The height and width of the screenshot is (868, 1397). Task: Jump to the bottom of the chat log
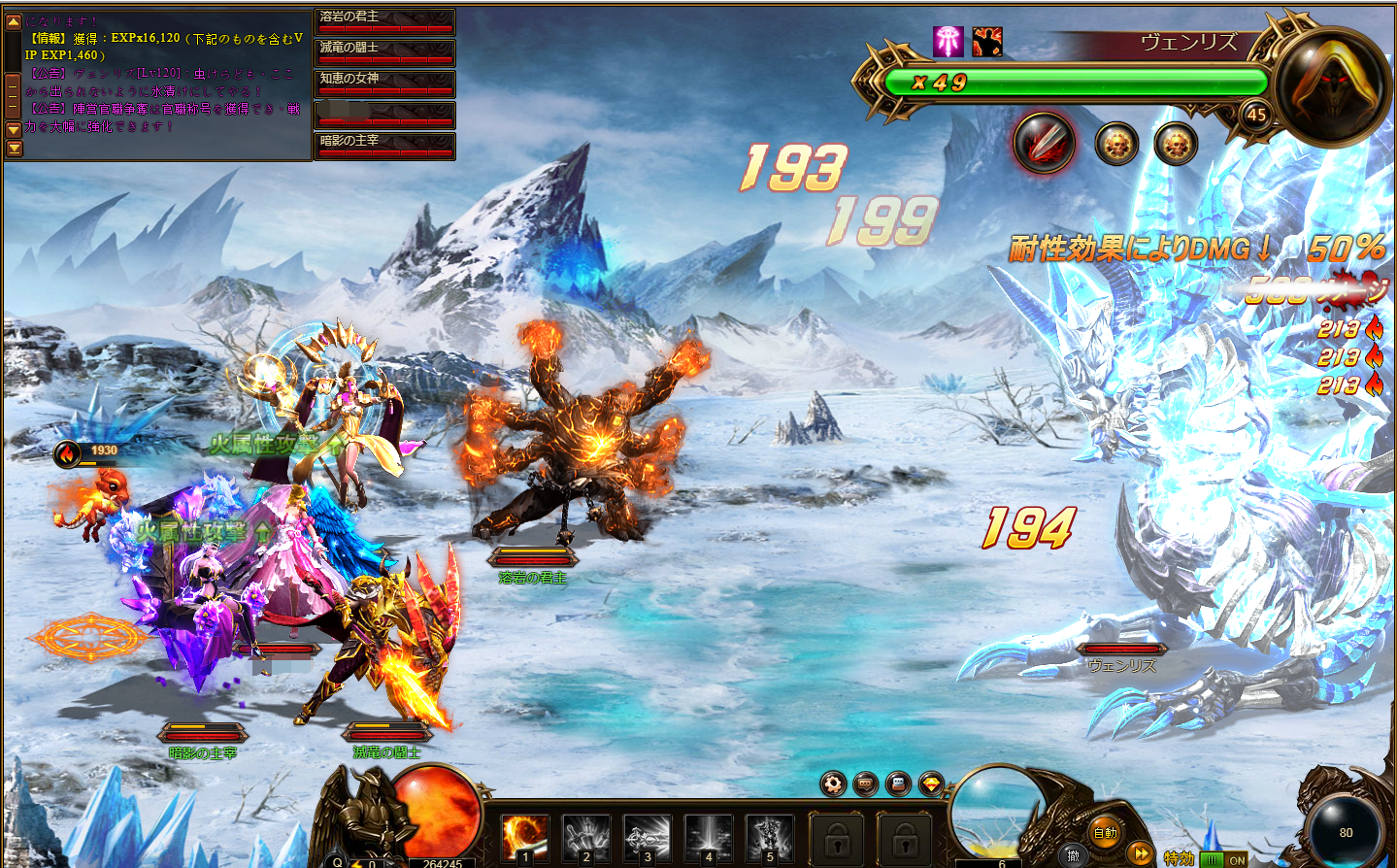tap(14, 149)
